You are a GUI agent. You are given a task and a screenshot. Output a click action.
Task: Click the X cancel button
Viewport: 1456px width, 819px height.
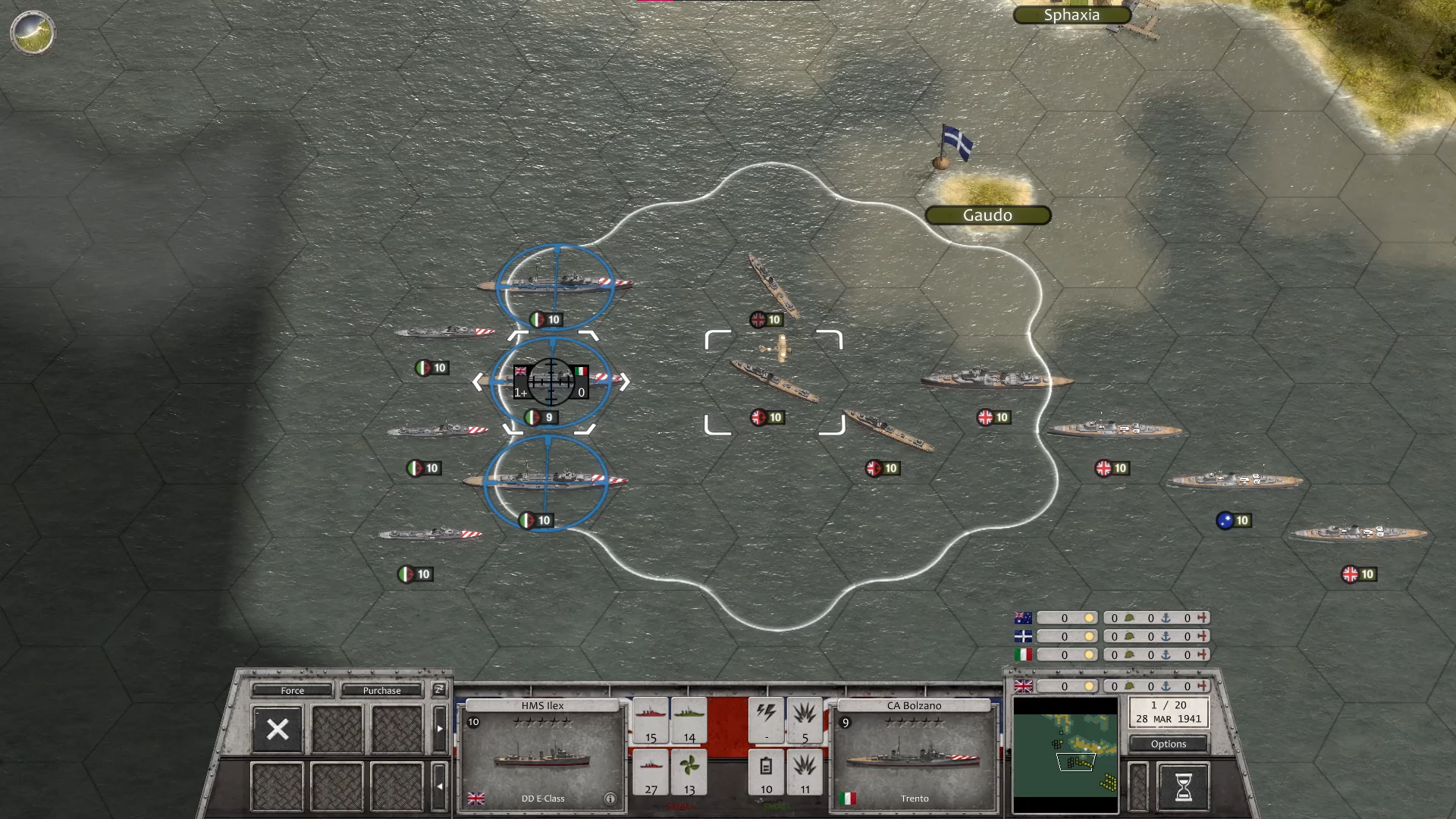(278, 729)
